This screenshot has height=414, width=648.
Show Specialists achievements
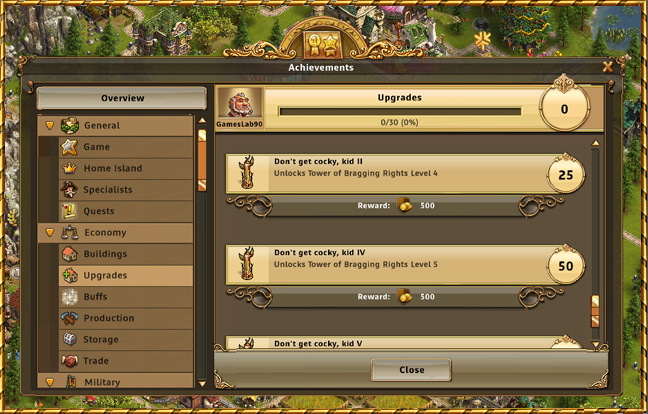click(108, 189)
